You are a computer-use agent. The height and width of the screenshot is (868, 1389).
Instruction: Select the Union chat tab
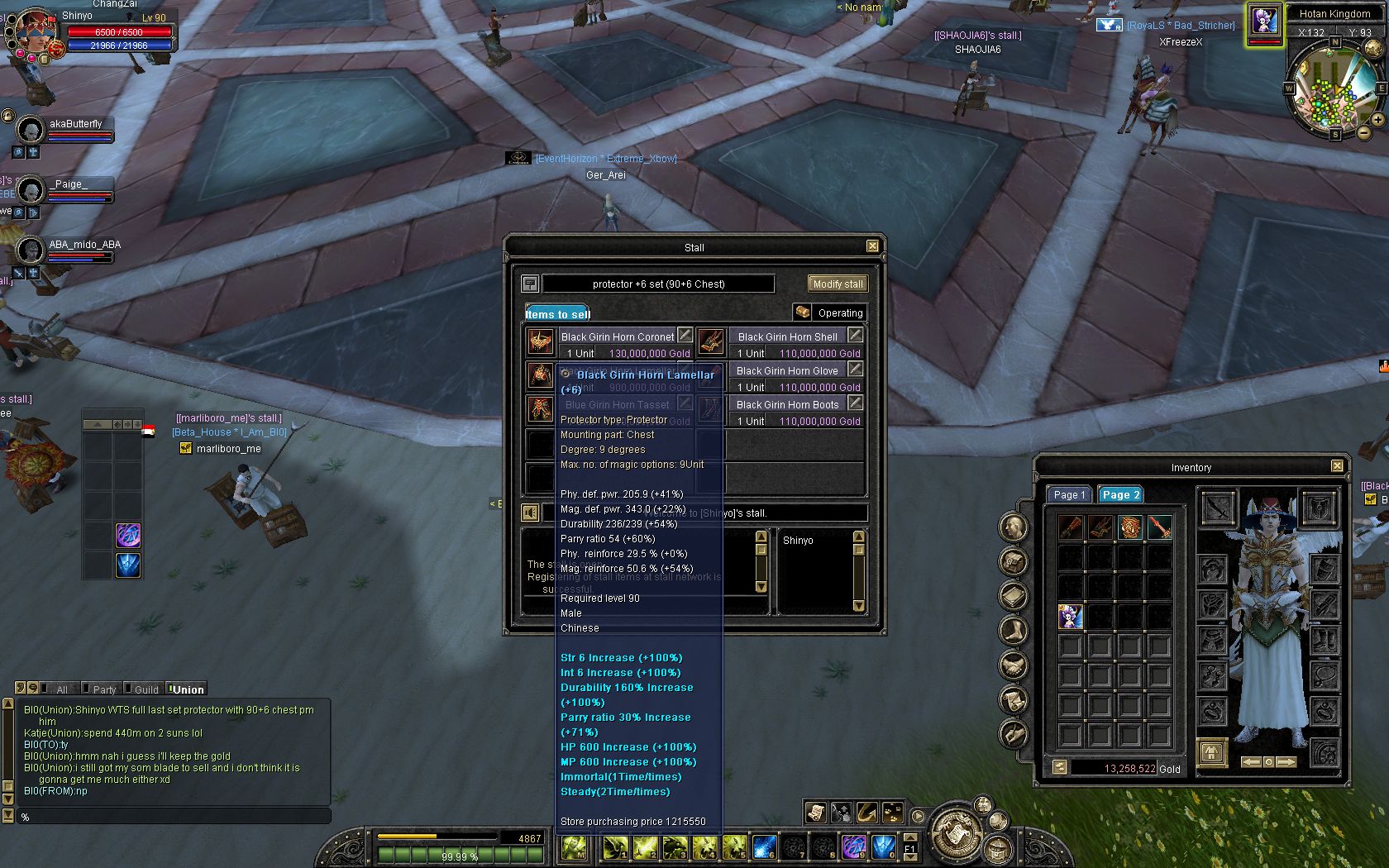188,689
